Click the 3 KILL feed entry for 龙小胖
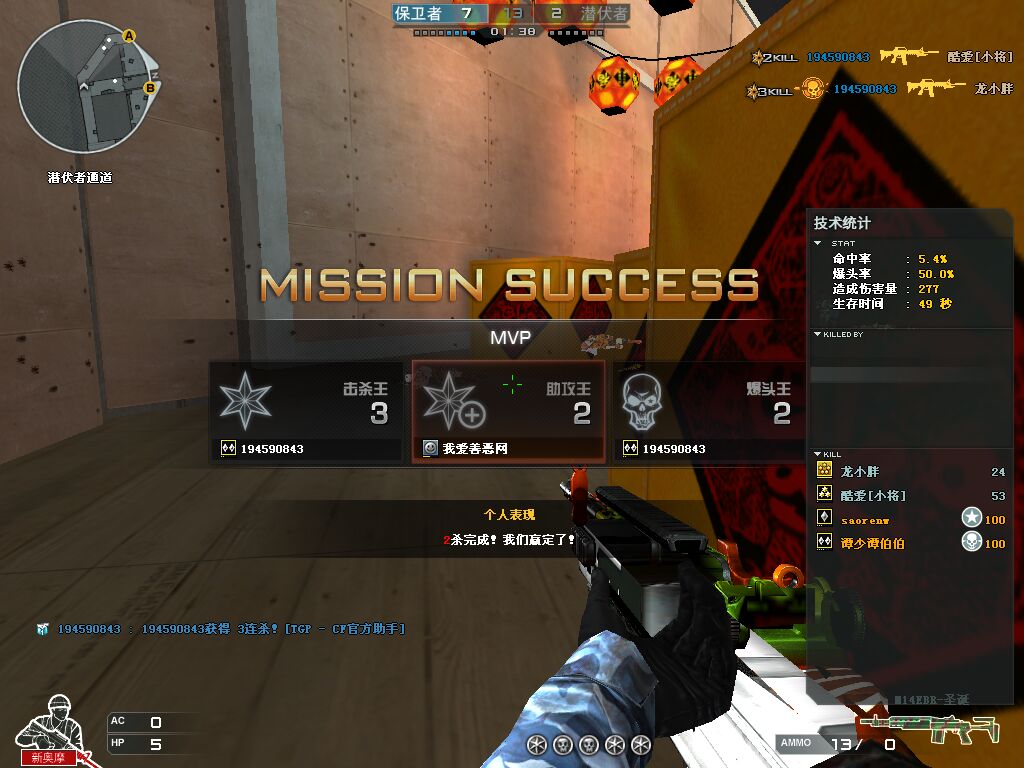 coord(880,89)
